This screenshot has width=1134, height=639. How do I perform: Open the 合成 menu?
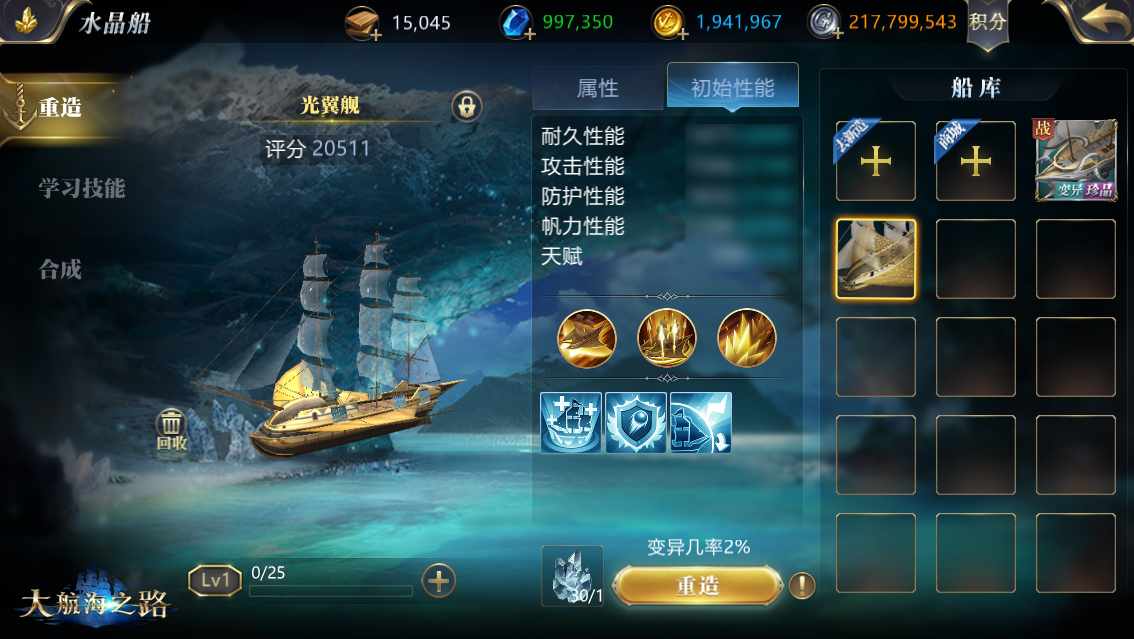pyautogui.click(x=60, y=269)
